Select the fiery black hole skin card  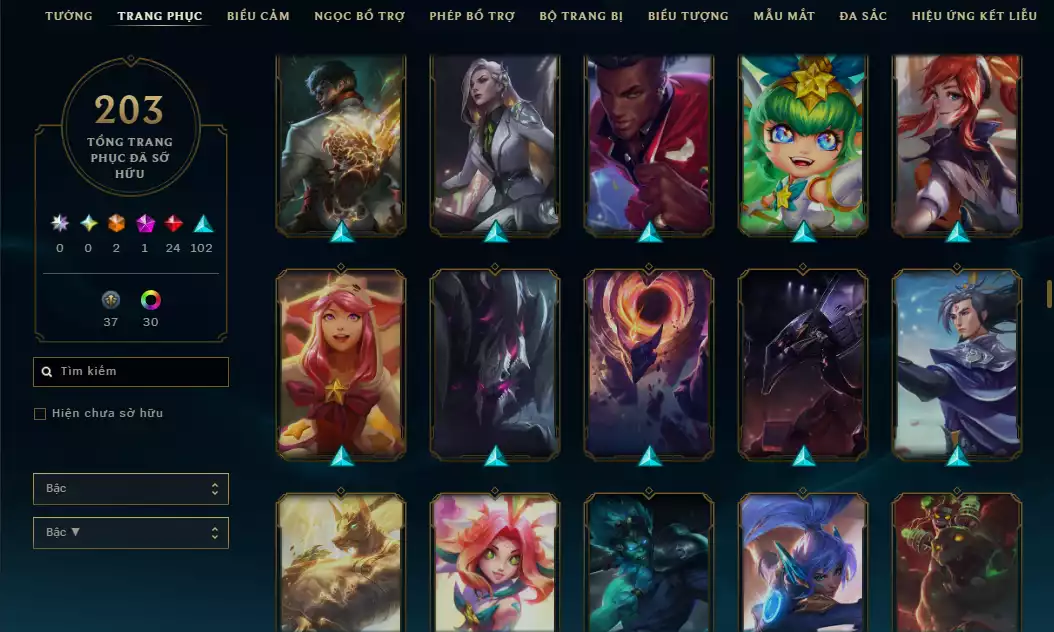(x=649, y=363)
